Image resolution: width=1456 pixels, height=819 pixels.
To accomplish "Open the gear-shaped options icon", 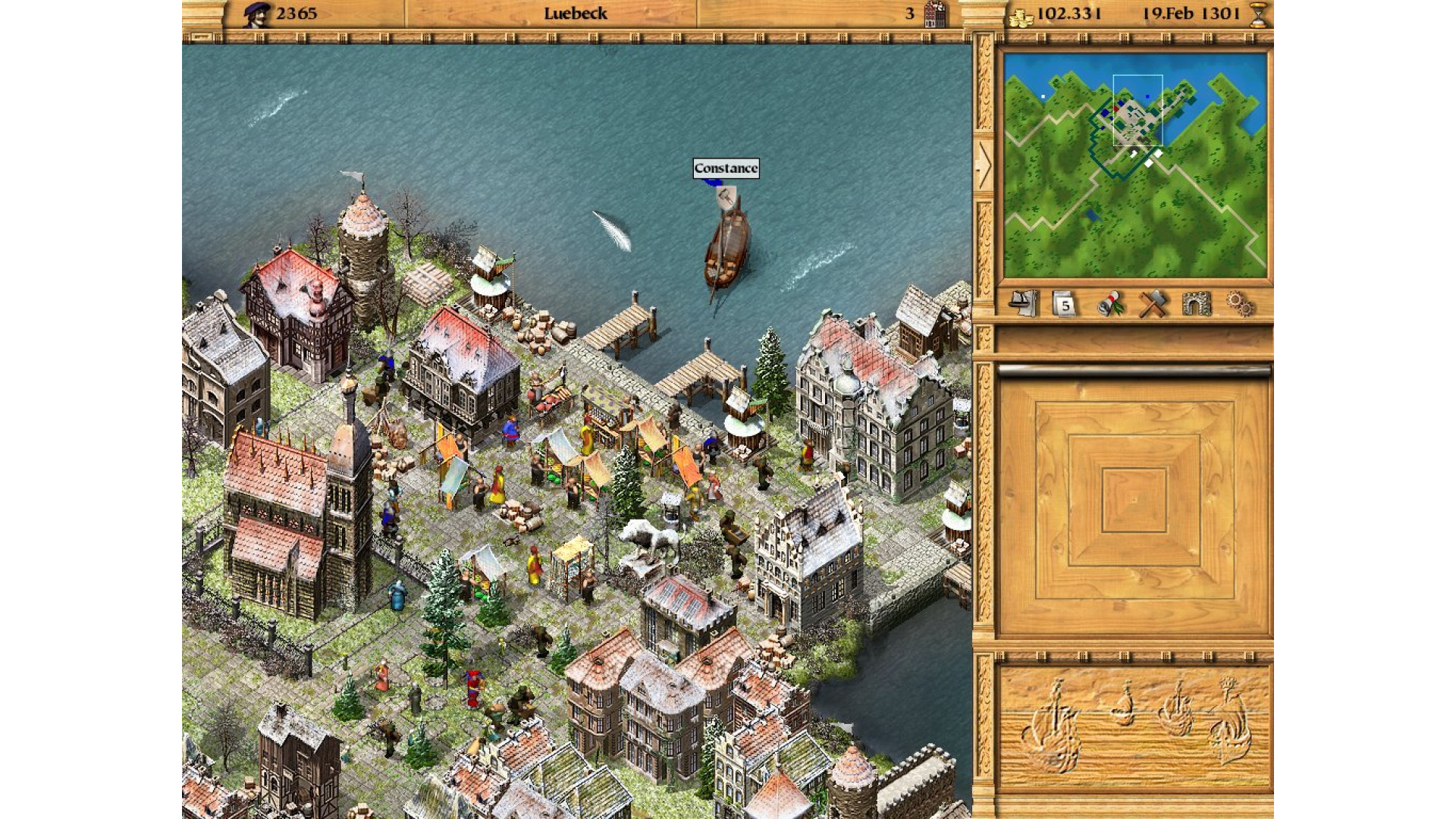I will tap(1240, 305).
